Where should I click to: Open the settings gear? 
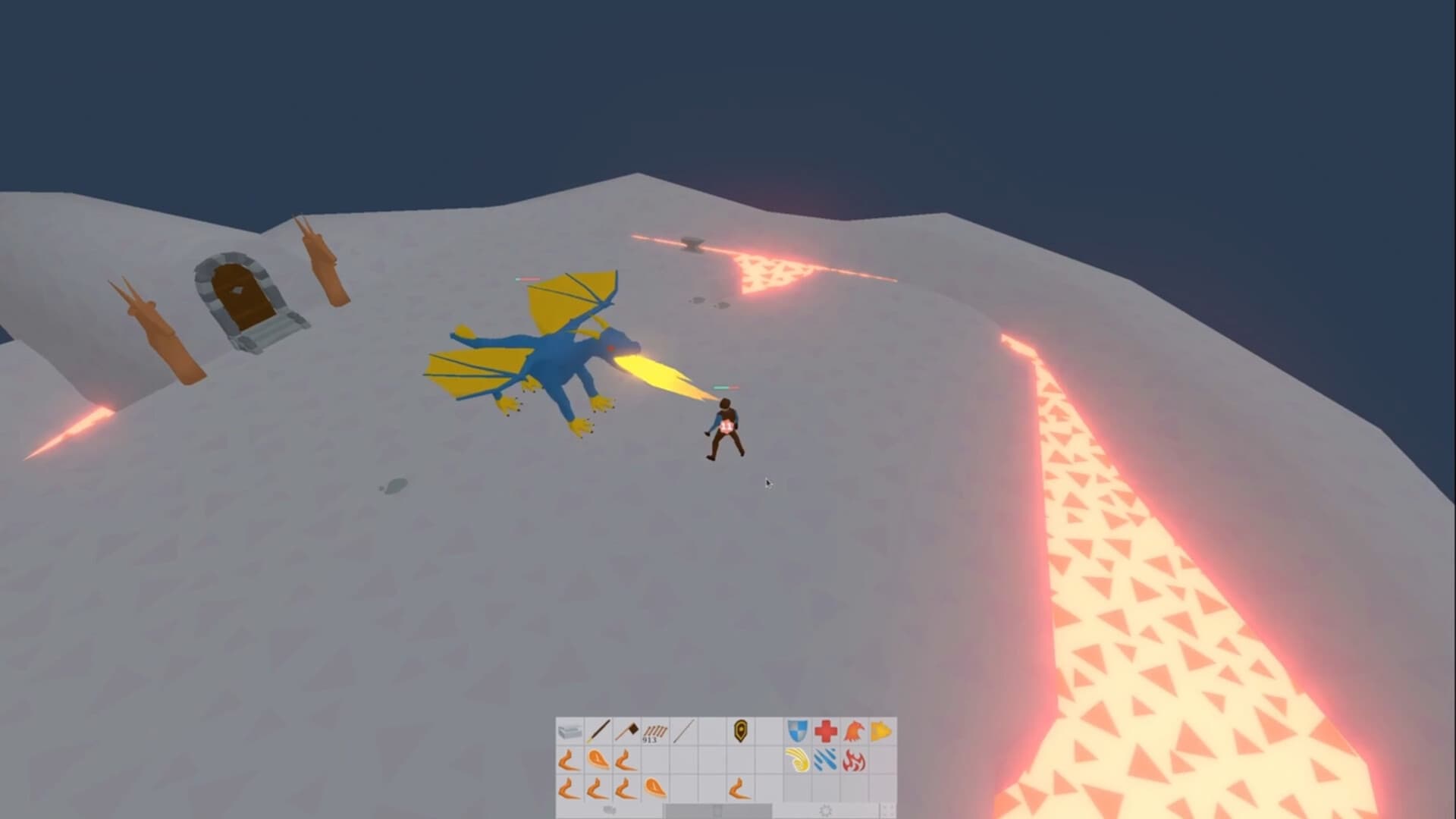824,810
